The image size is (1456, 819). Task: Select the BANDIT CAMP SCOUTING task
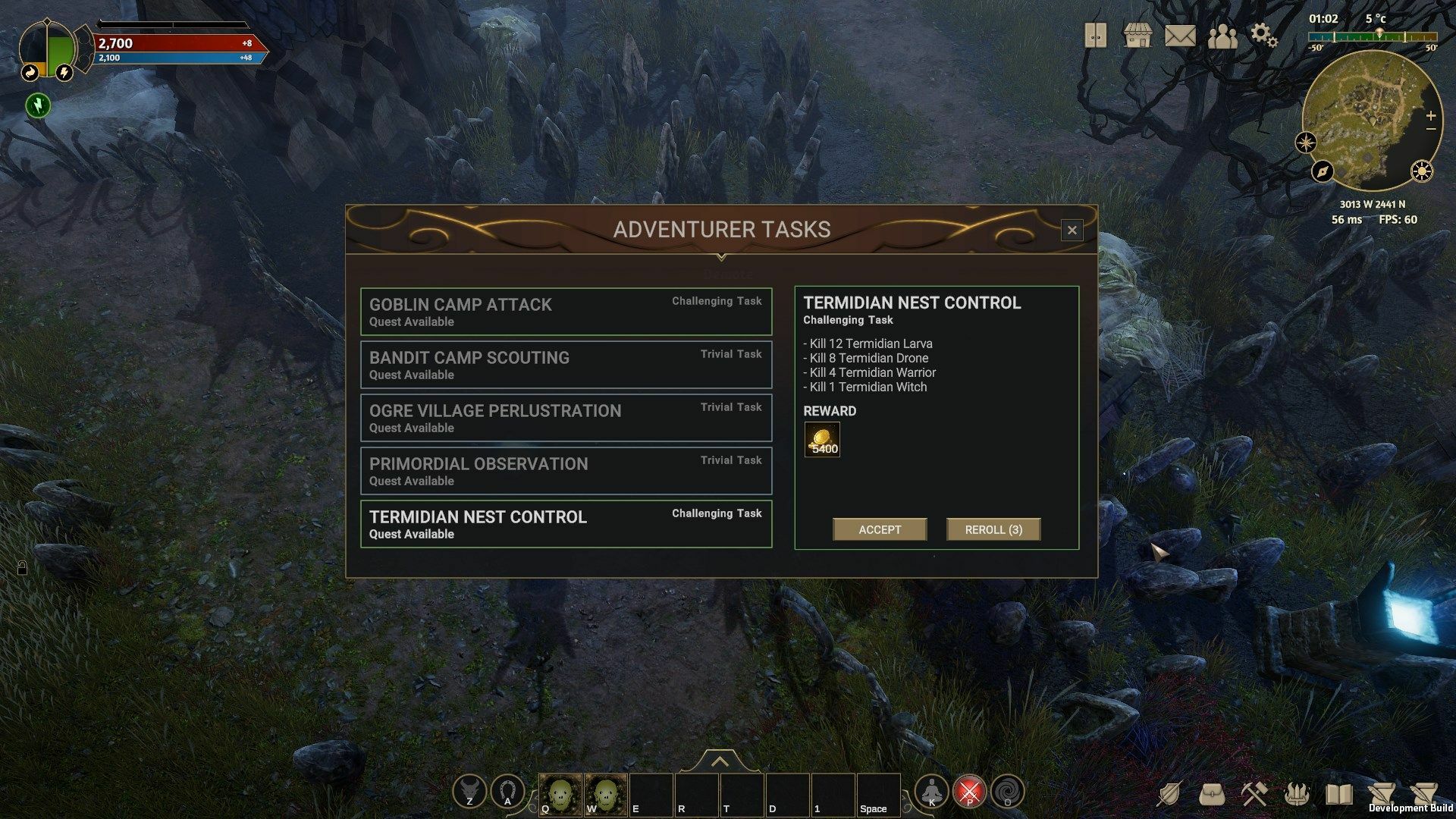(x=566, y=364)
